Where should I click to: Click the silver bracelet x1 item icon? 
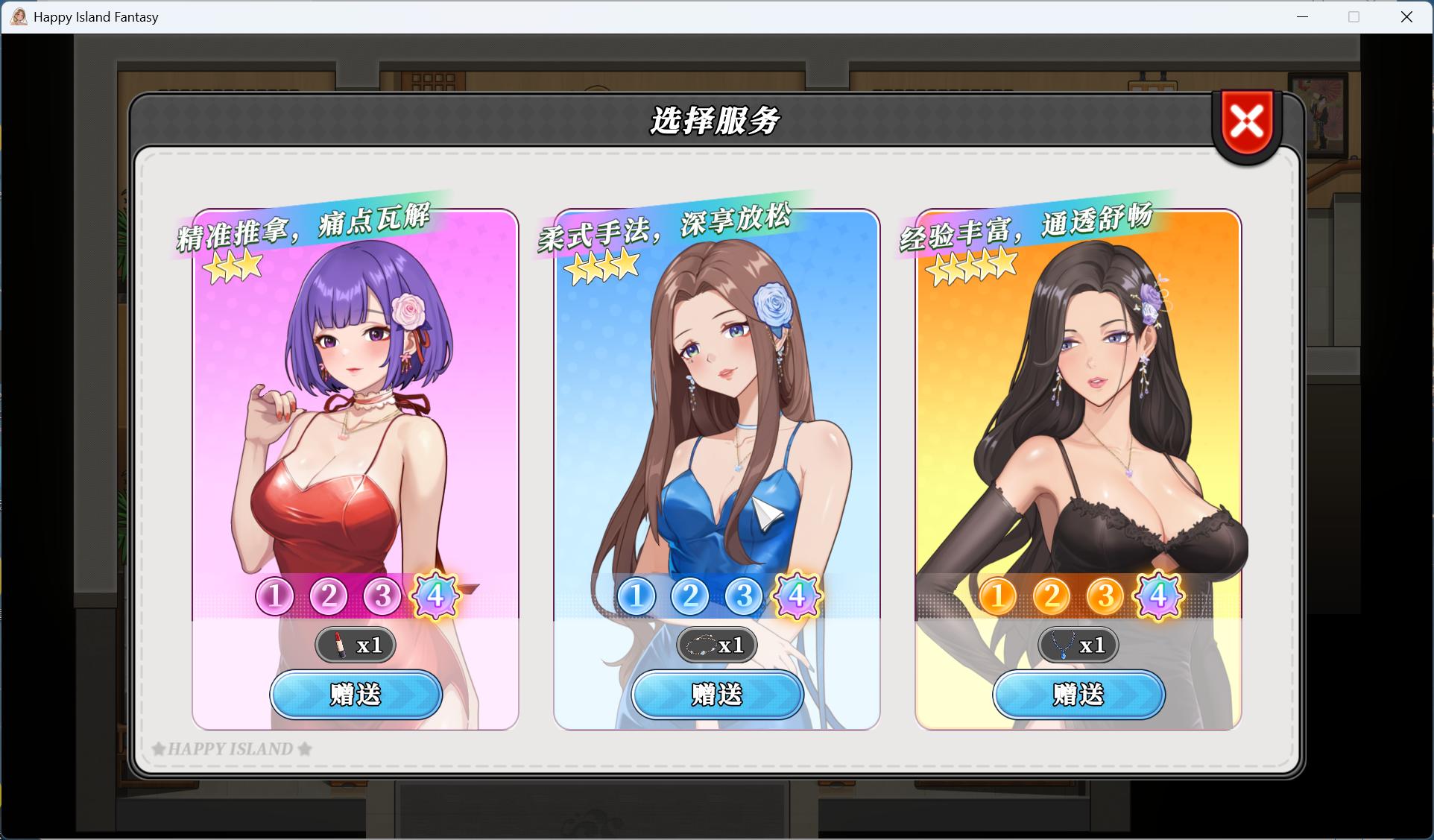click(716, 645)
